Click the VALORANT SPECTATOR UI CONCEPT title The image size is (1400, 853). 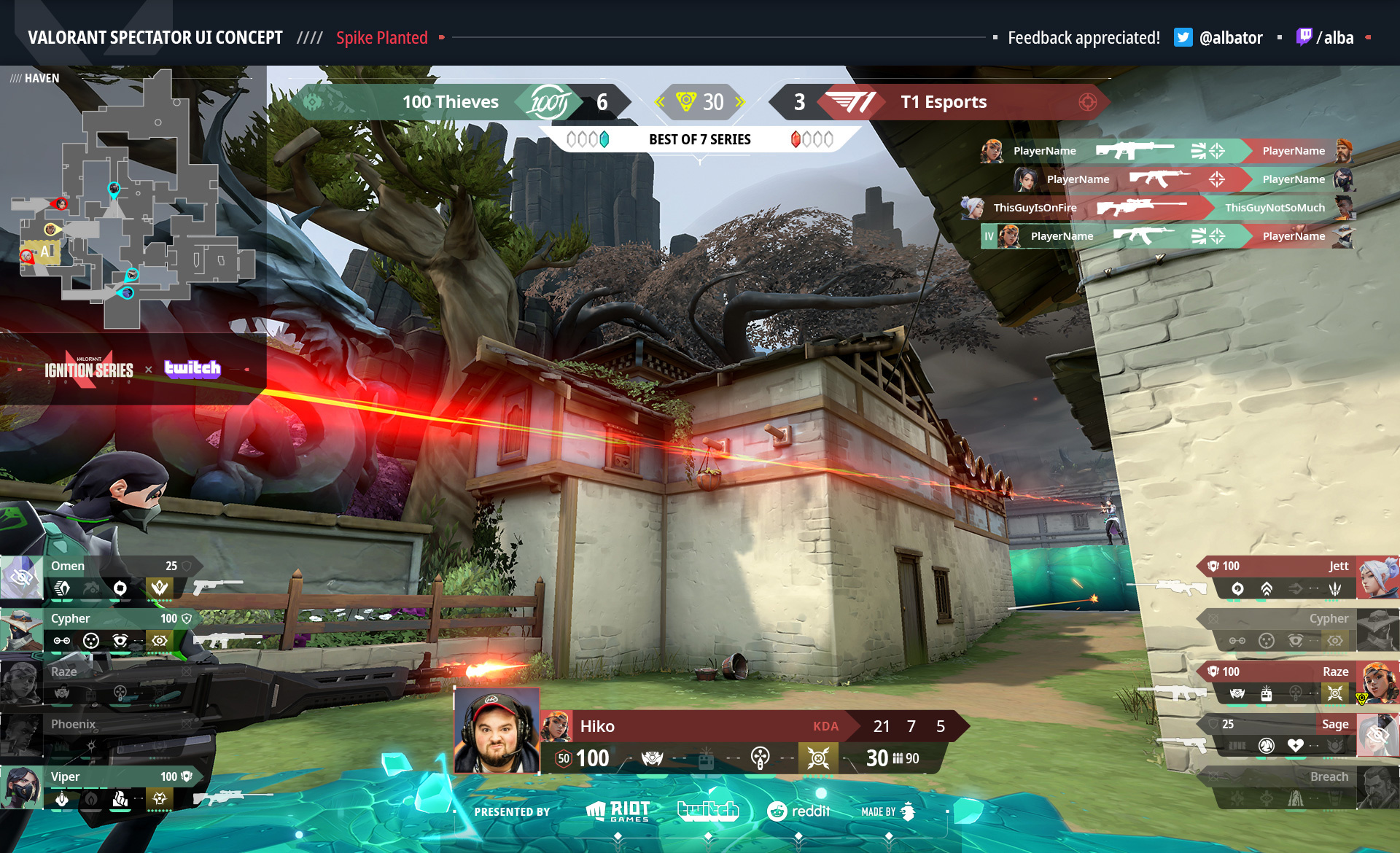point(155,36)
